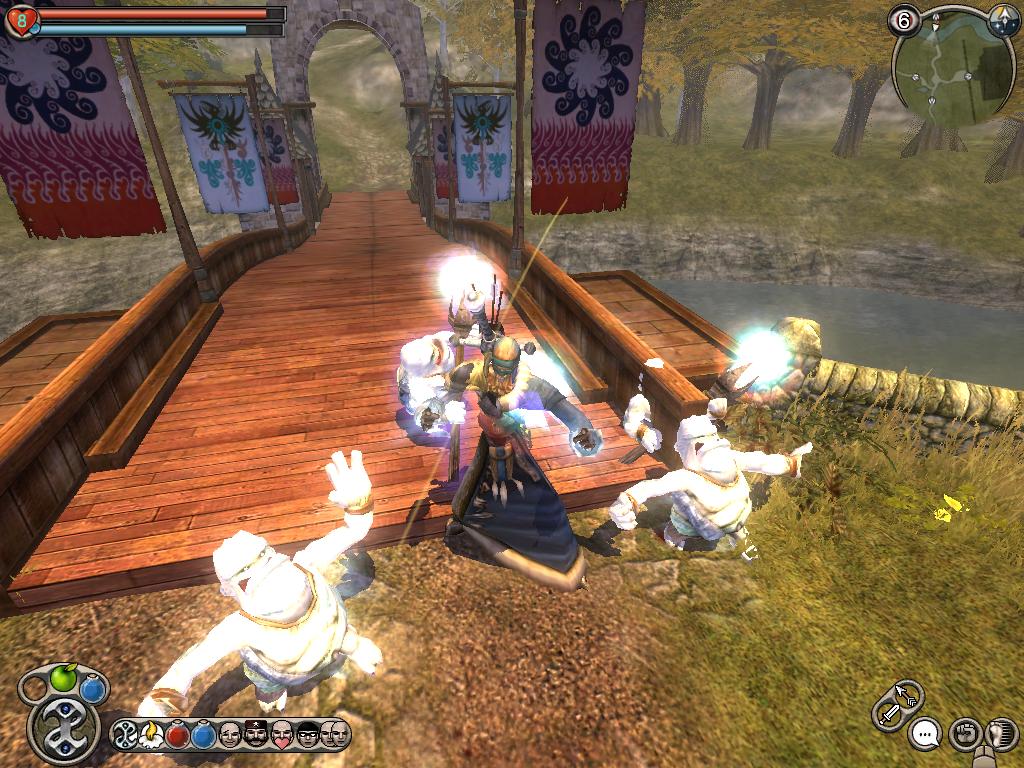Choose the pirate hat mustache expression
The image size is (1024, 768).
[256, 736]
